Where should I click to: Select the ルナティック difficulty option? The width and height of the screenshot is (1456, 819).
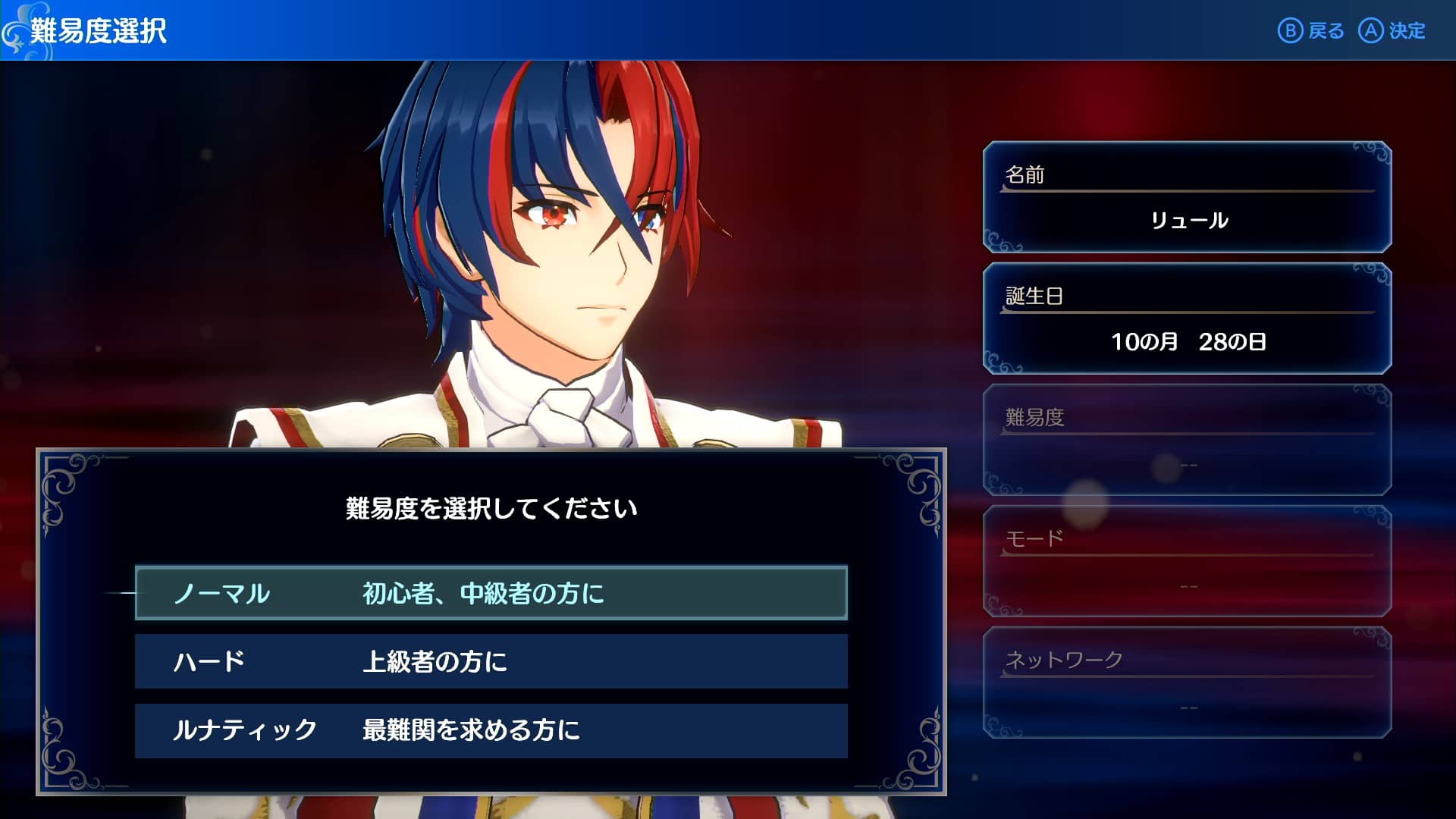(x=491, y=730)
